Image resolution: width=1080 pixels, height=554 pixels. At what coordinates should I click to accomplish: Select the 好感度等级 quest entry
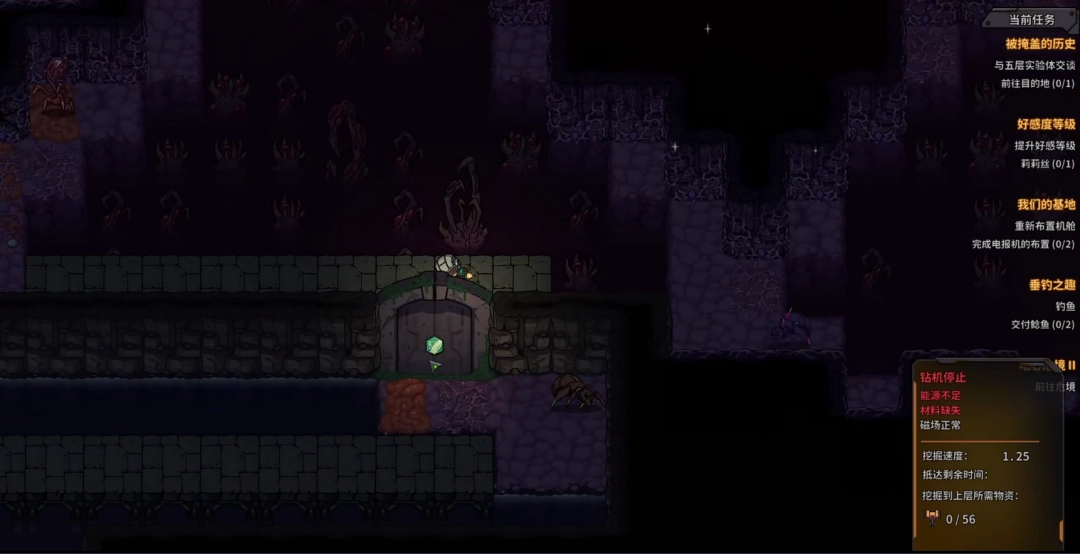click(x=1046, y=124)
